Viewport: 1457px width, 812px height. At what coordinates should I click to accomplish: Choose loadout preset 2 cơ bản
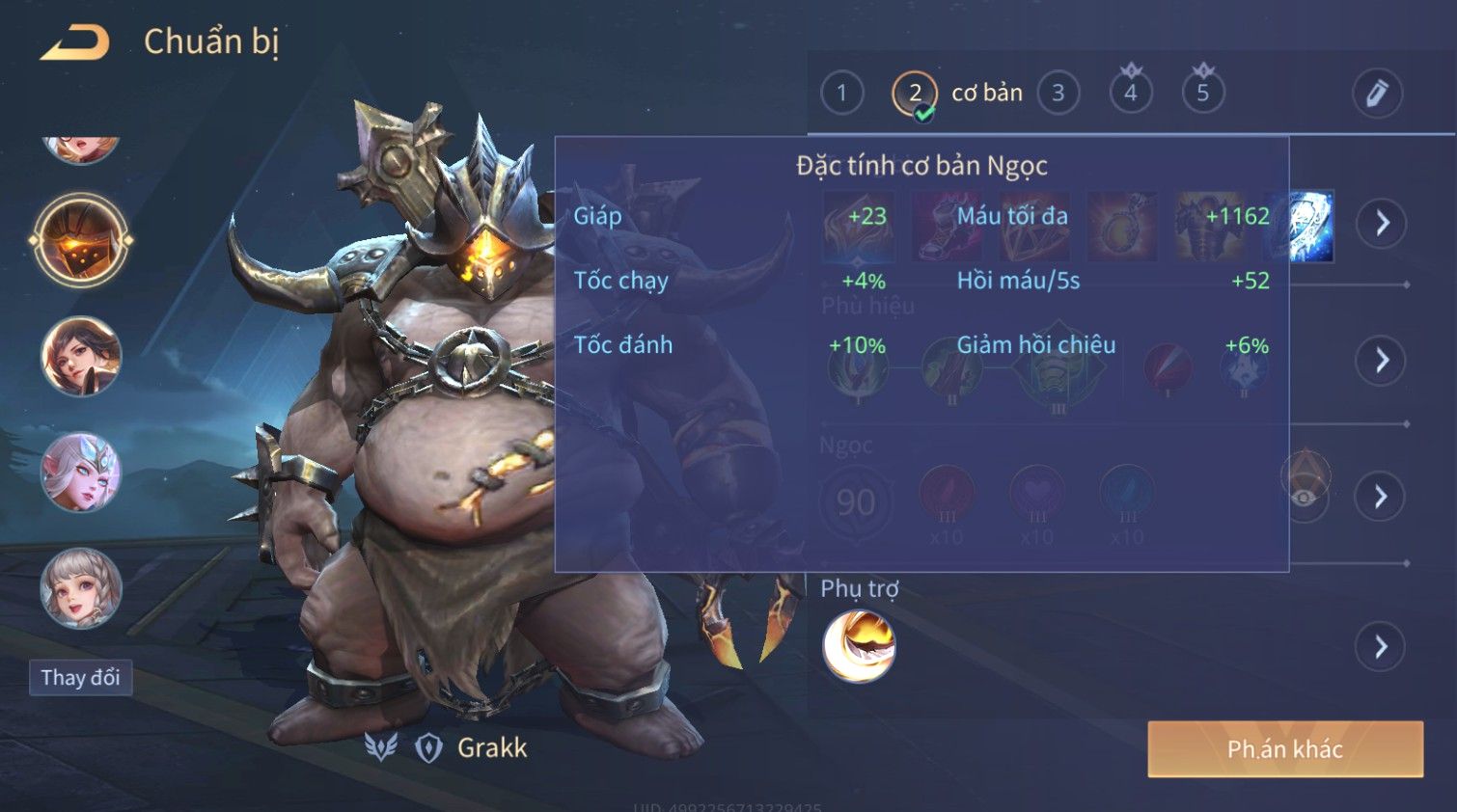tap(916, 94)
